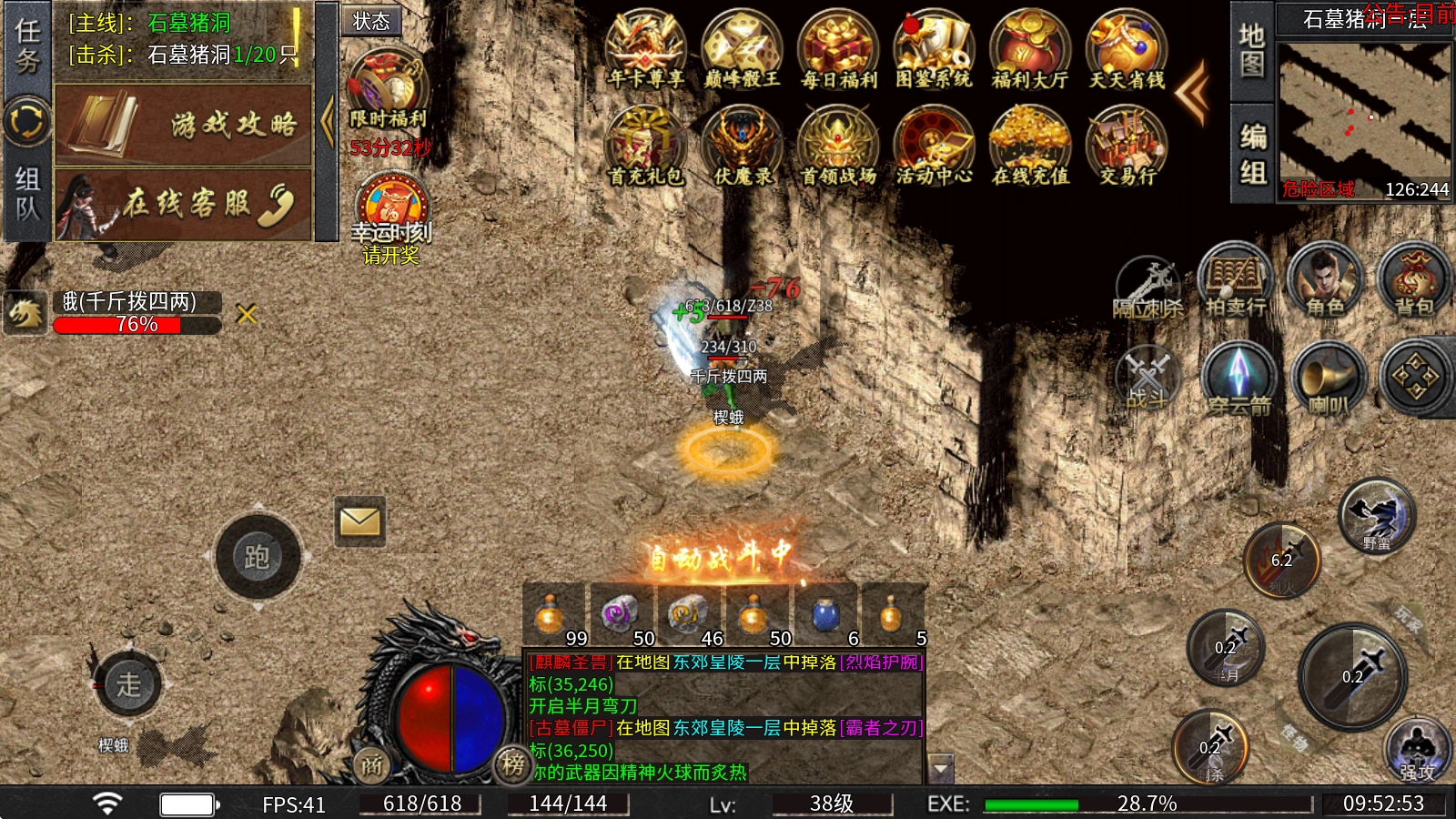Claim the 限时福利 limited-time reward
1456x819 pixels.
pyautogui.click(x=389, y=88)
